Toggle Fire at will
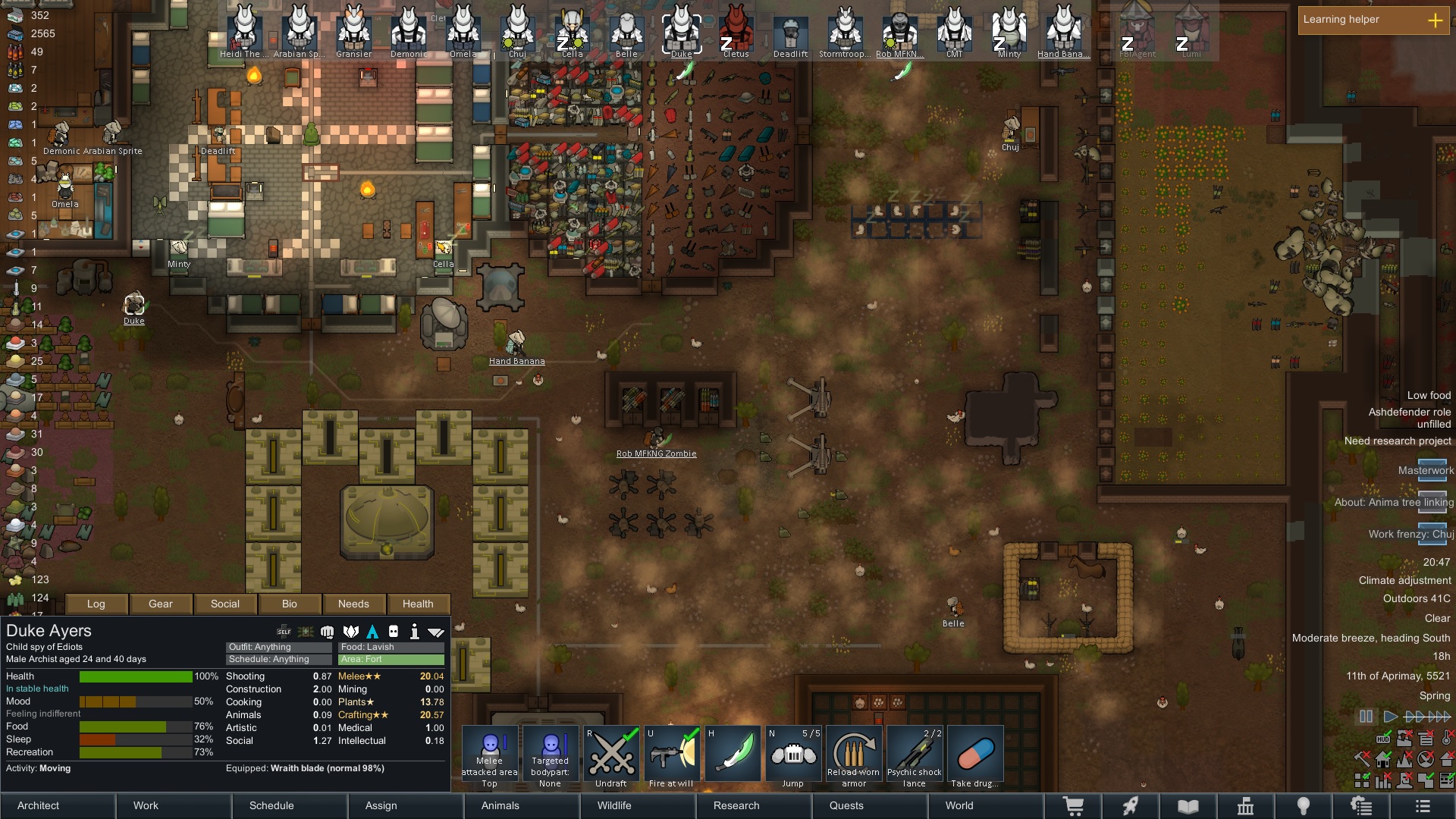 tap(672, 756)
